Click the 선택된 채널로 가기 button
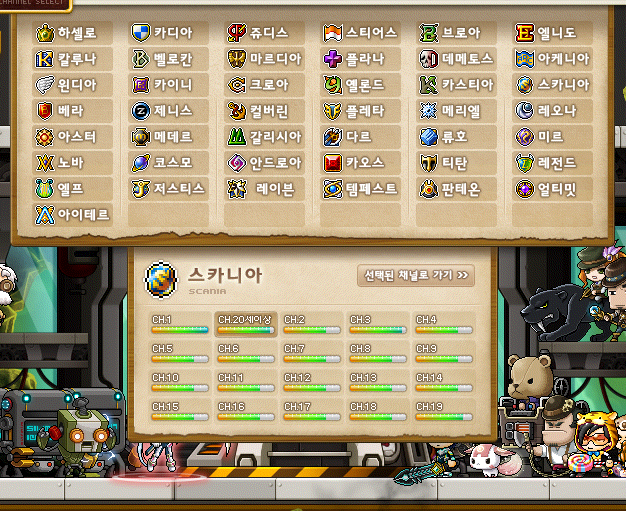The image size is (626, 511). 415,275
